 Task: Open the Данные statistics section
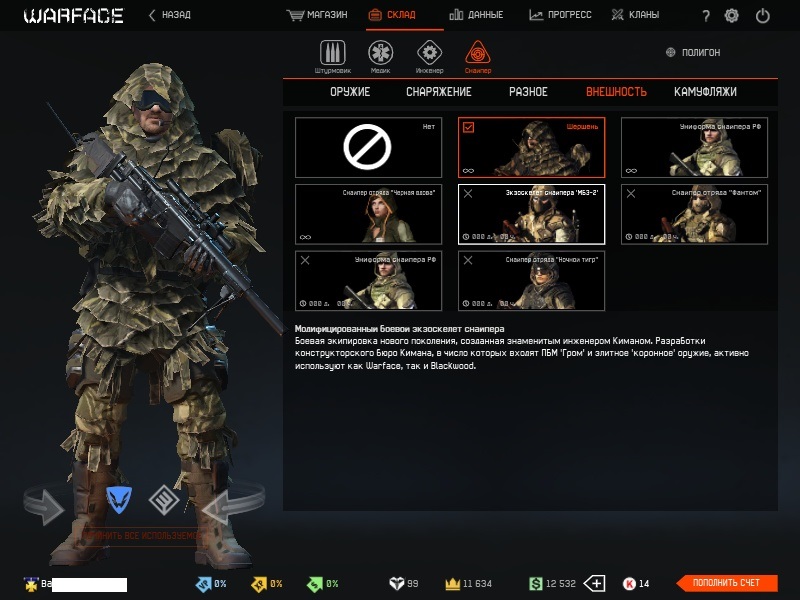476,15
